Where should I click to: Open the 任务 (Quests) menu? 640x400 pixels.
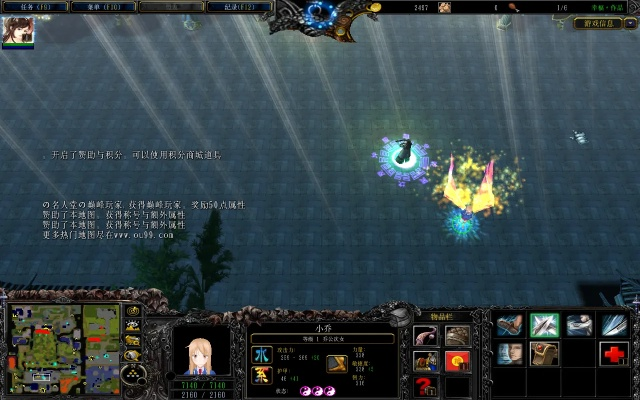click(x=35, y=6)
